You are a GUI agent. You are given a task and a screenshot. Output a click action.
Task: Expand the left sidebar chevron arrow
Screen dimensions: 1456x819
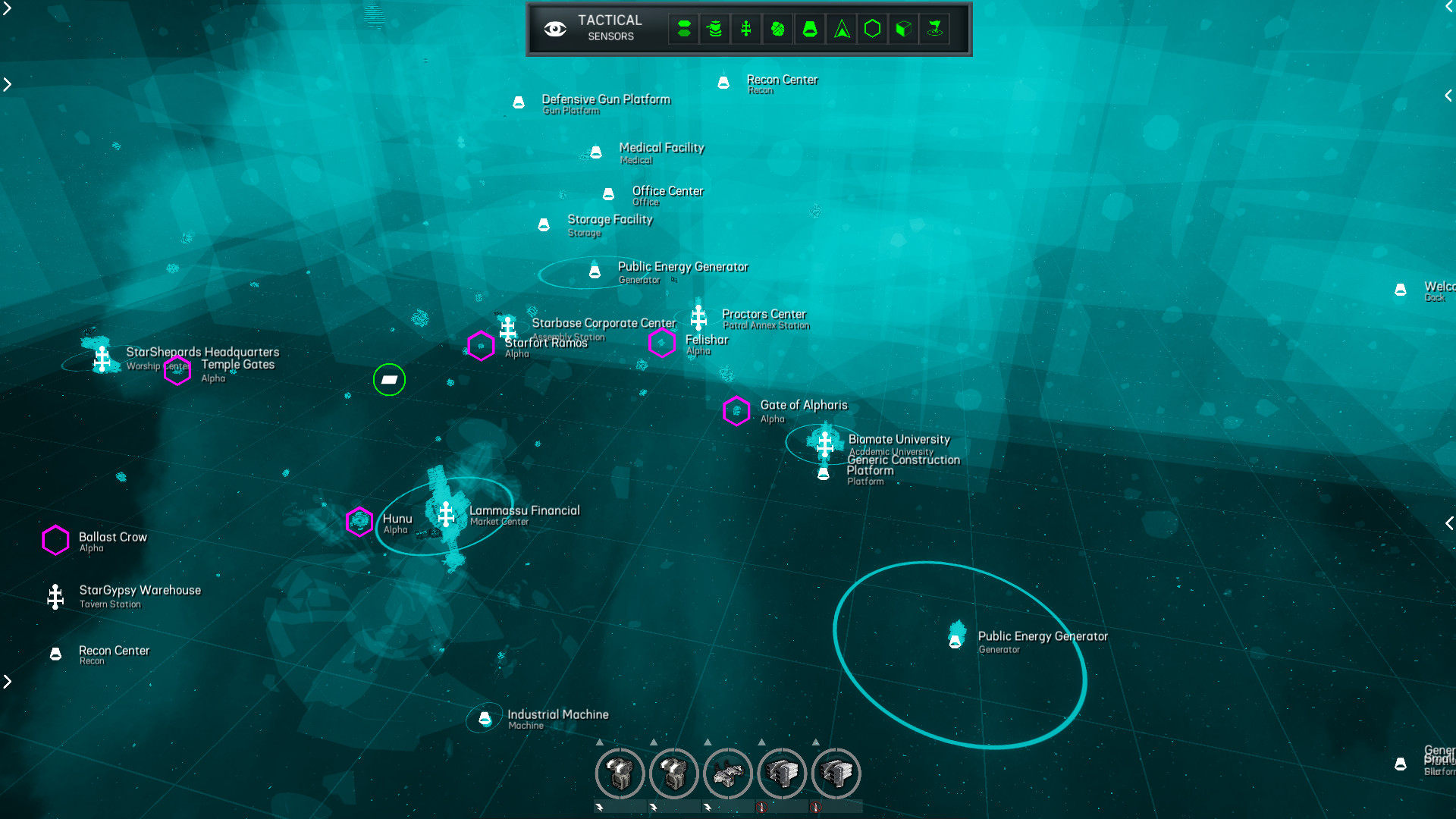7,84
